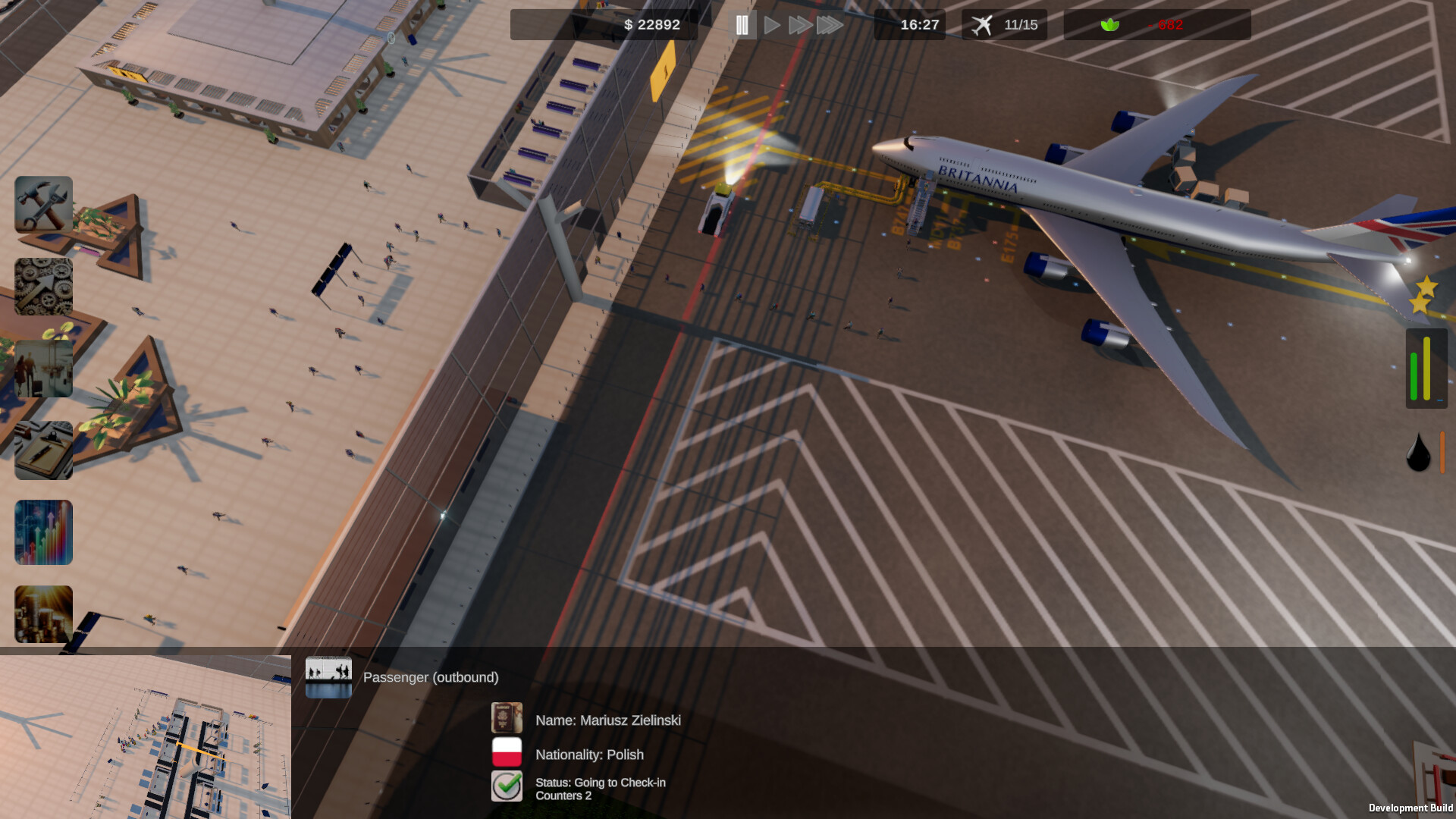Pause the game simulation
This screenshot has height=819, width=1456.
click(x=743, y=24)
